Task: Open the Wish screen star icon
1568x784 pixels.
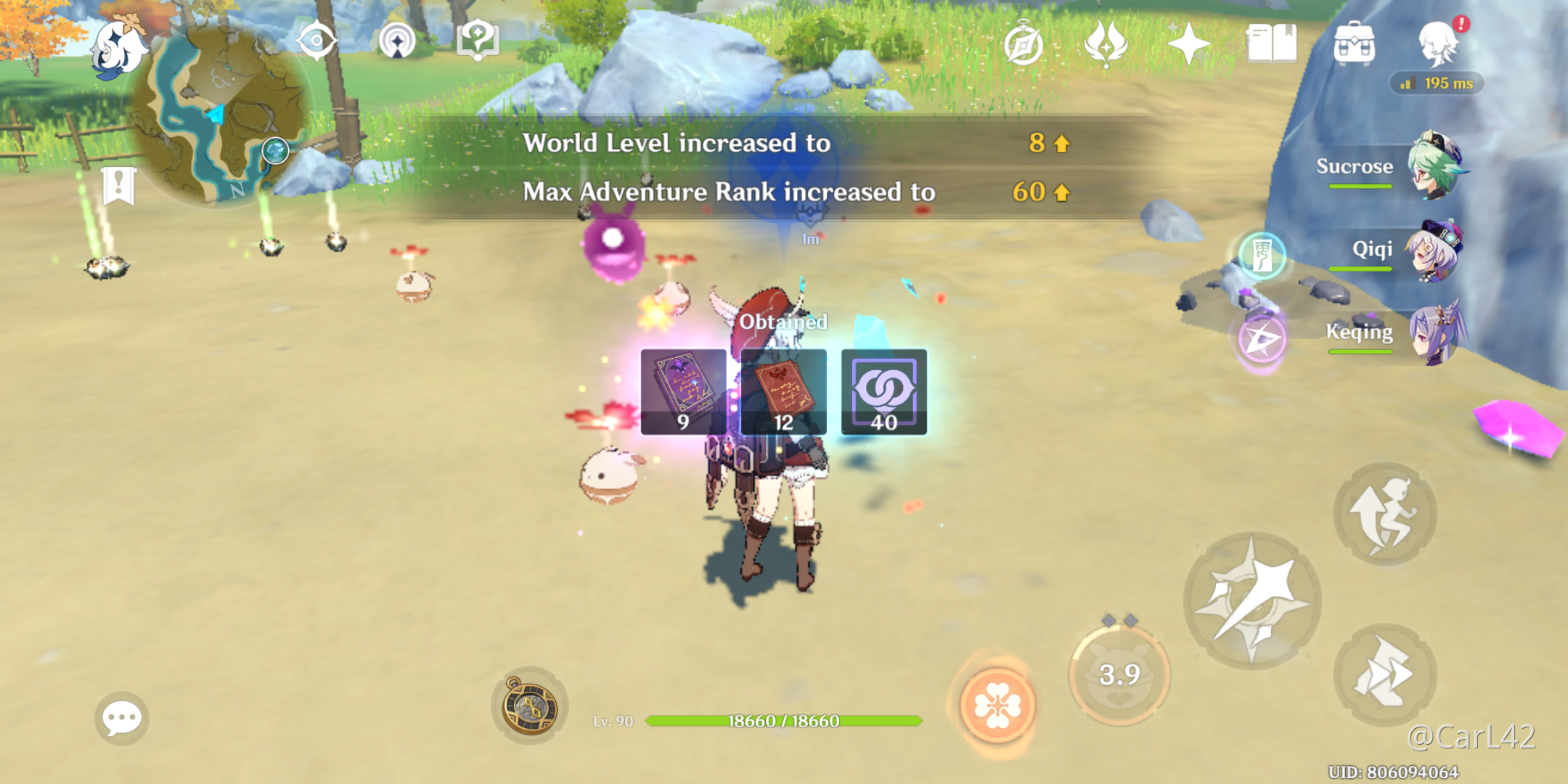Action: pyautogui.click(x=1188, y=44)
